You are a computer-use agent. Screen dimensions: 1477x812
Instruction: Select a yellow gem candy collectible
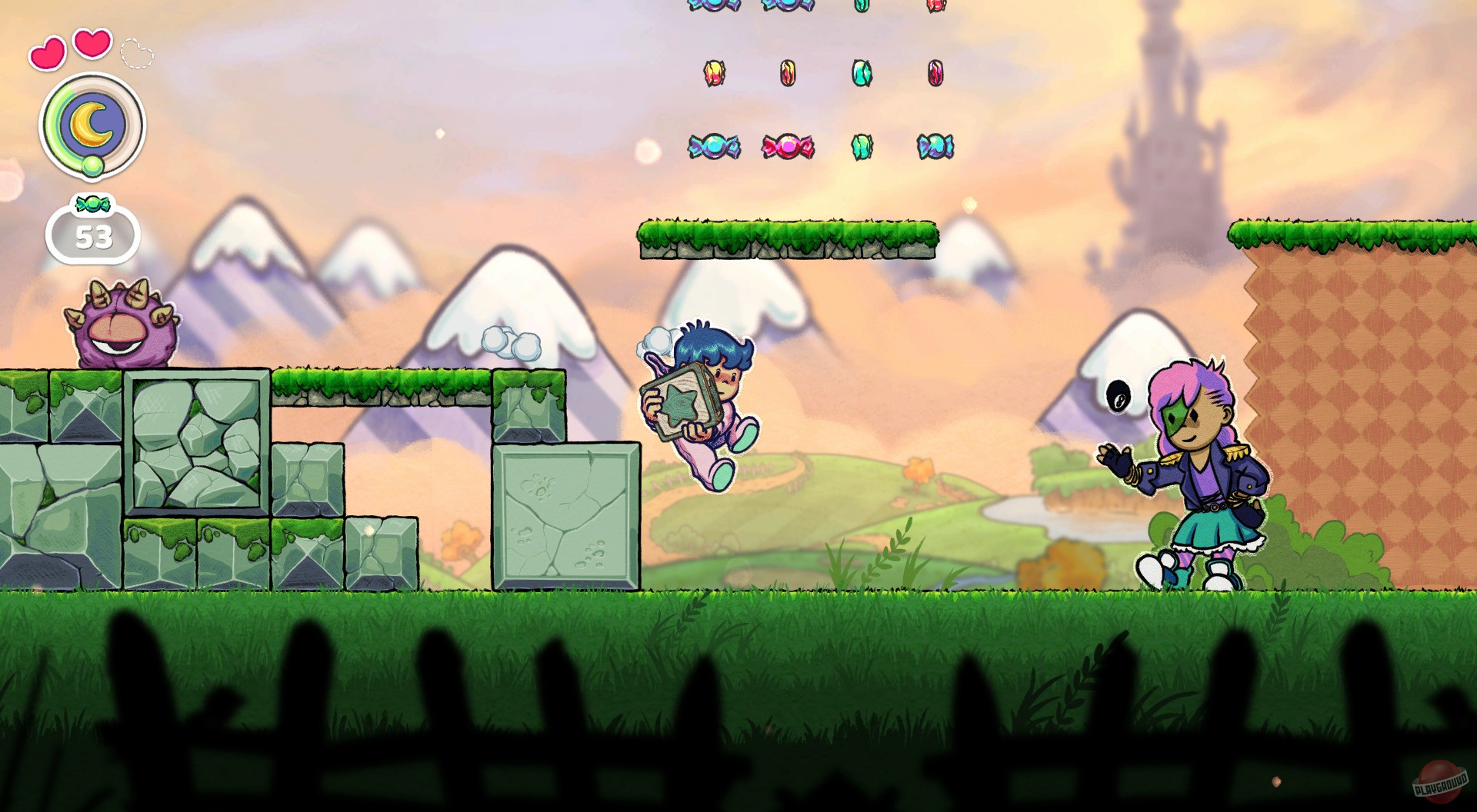click(714, 73)
